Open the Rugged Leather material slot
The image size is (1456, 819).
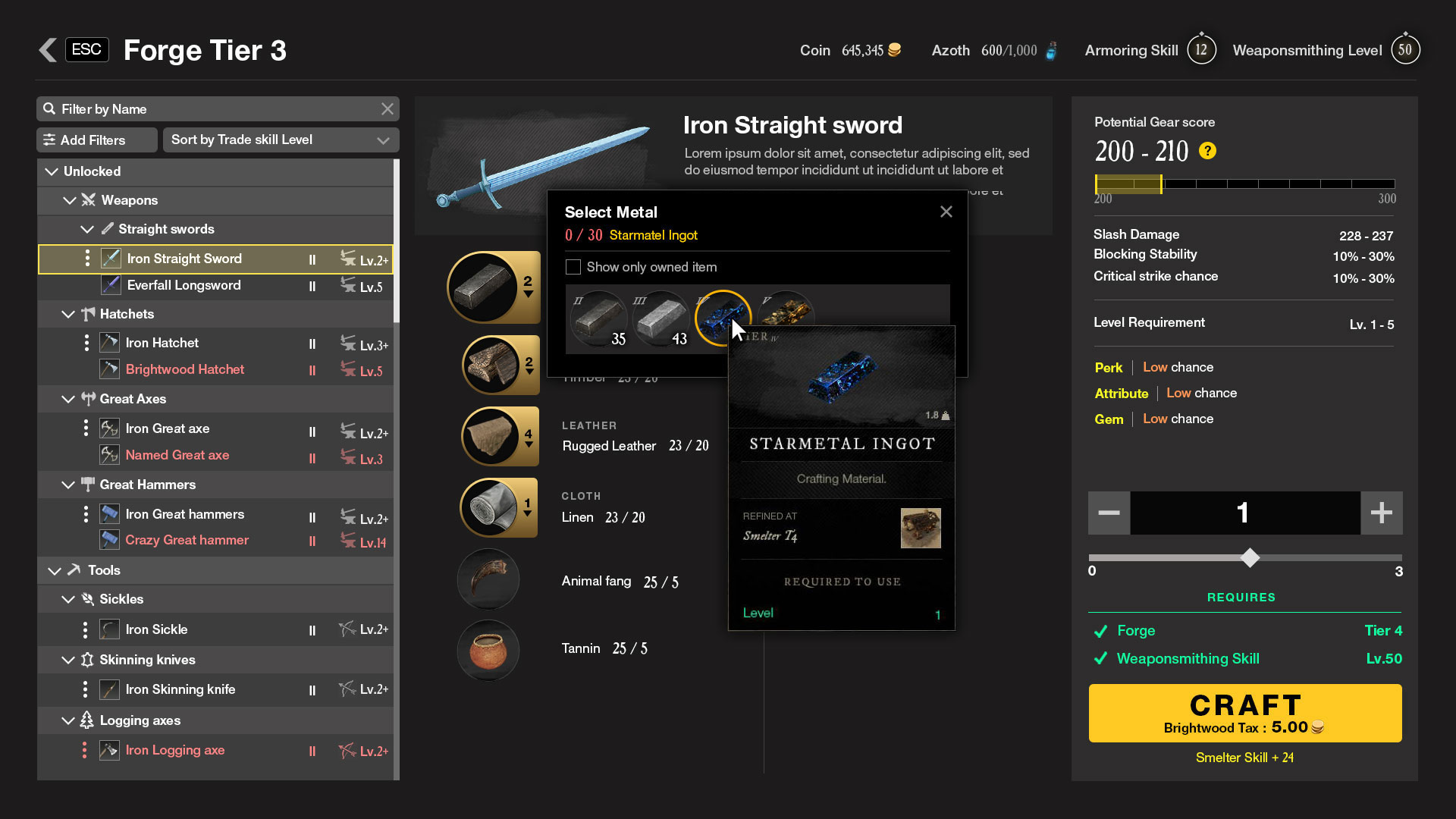point(499,436)
